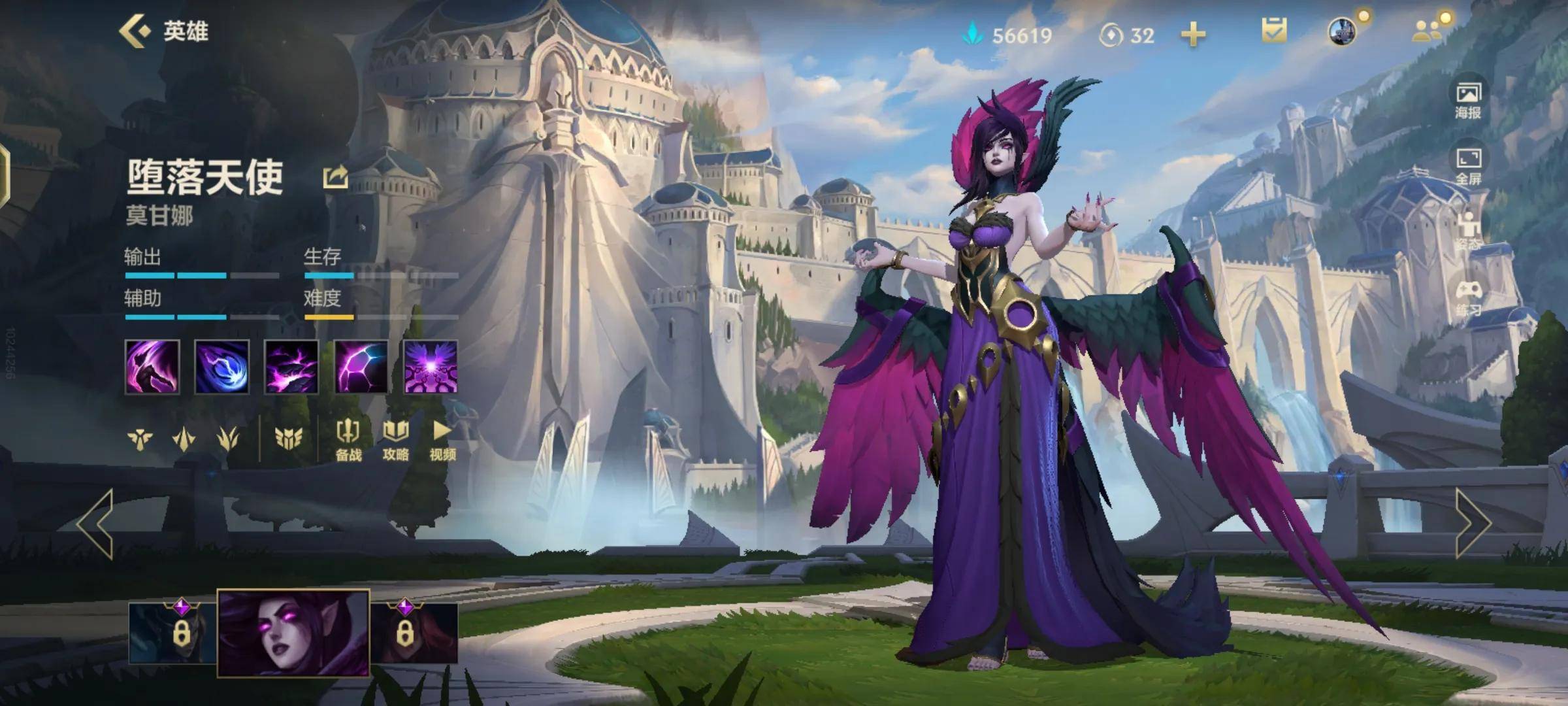Open the 攻略 guide button
Viewport: 1568px width, 706px height.
coord(395,441)
